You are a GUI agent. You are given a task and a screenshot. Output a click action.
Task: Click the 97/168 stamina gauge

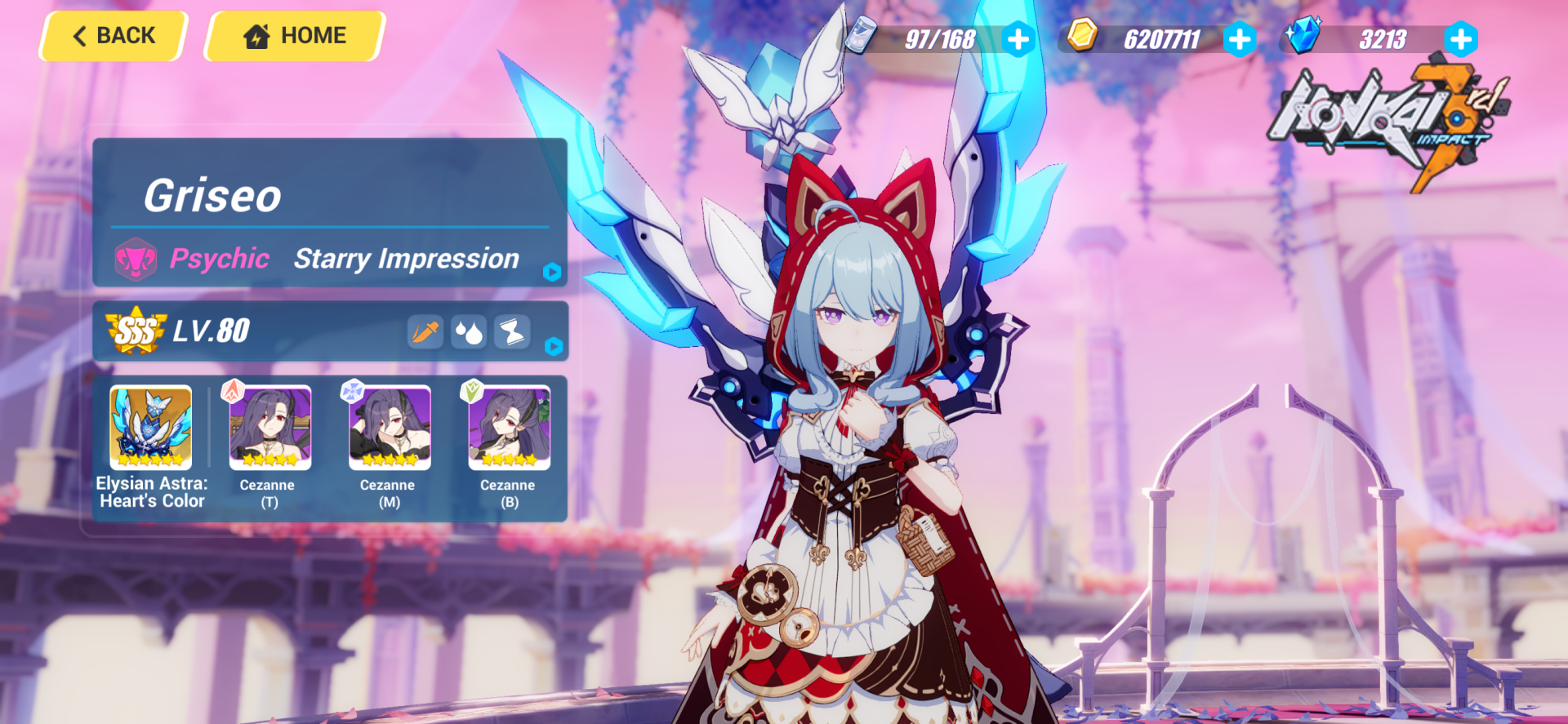pos(941,36)
